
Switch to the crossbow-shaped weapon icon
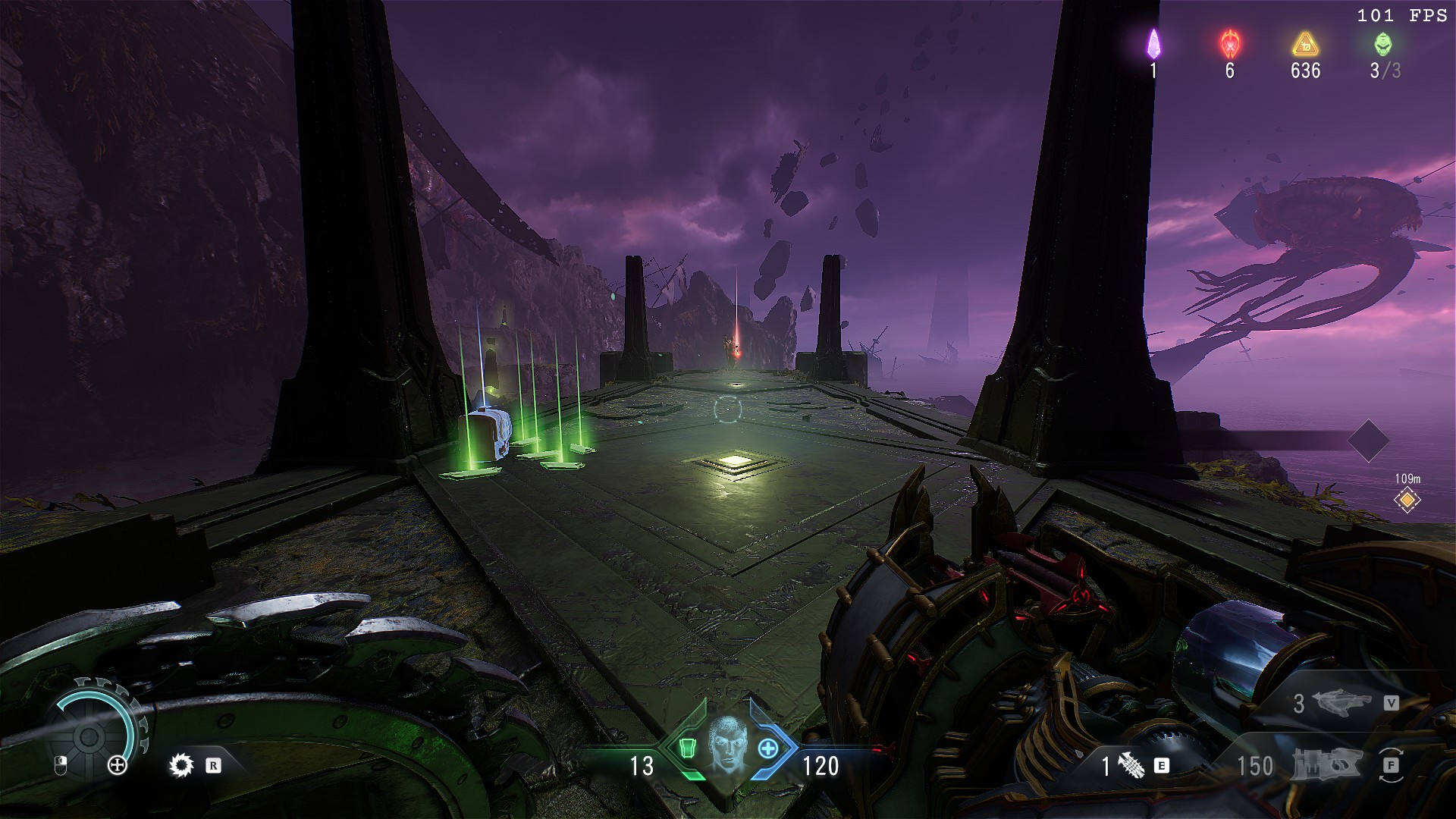point(1341,702)
